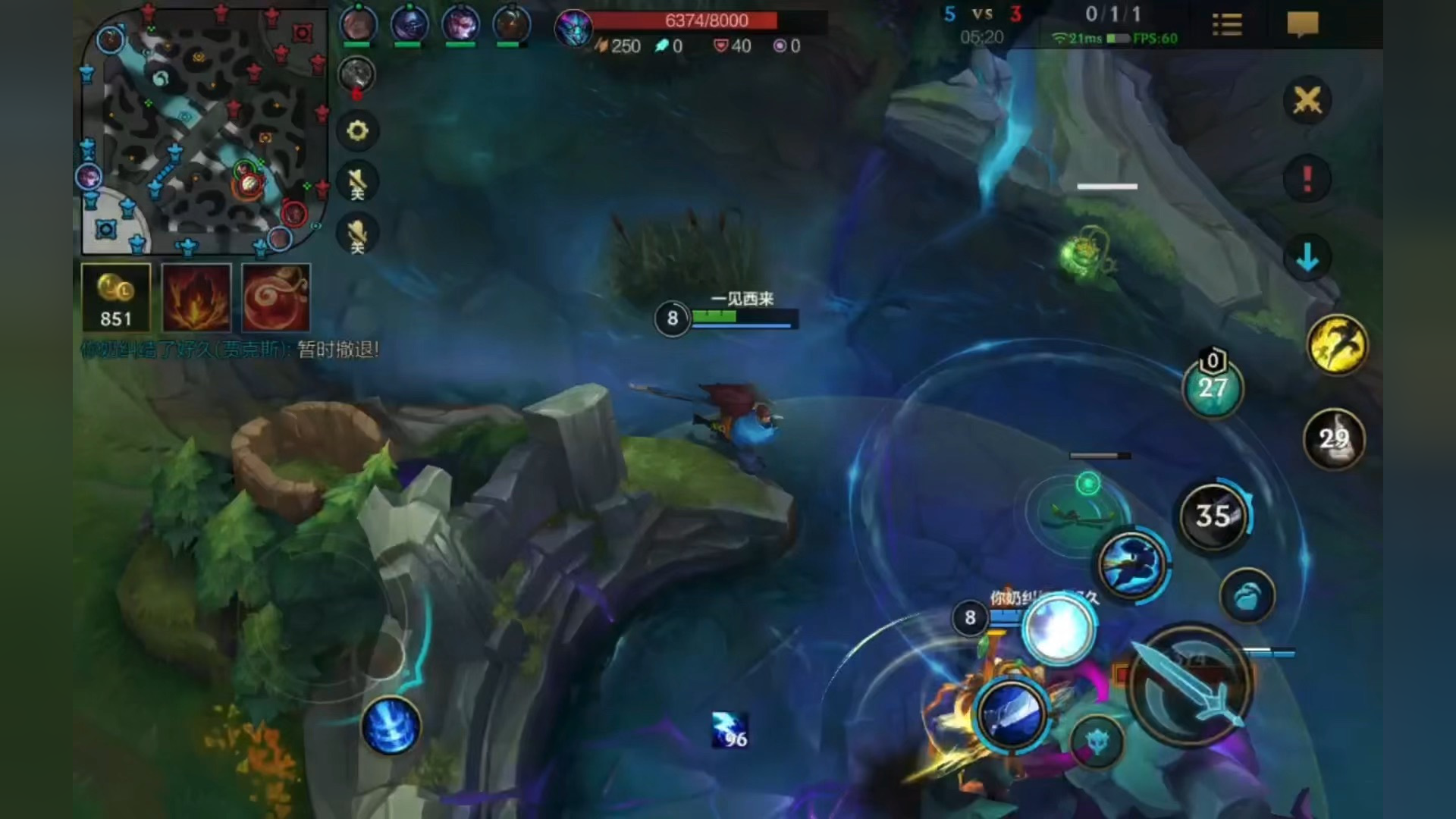Send the crossed swords attack ping
The width and height of the screenshot is (1456, 819).
1307,100
